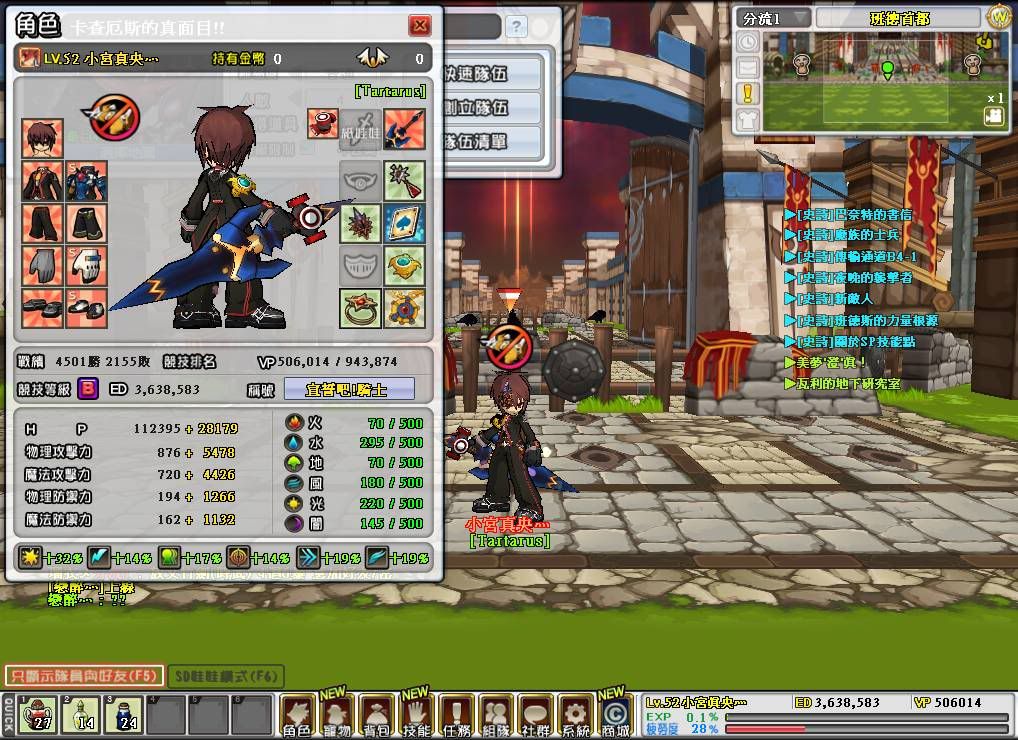
Task: Open the 寵物 pet menu
Action: click(336, 717)
